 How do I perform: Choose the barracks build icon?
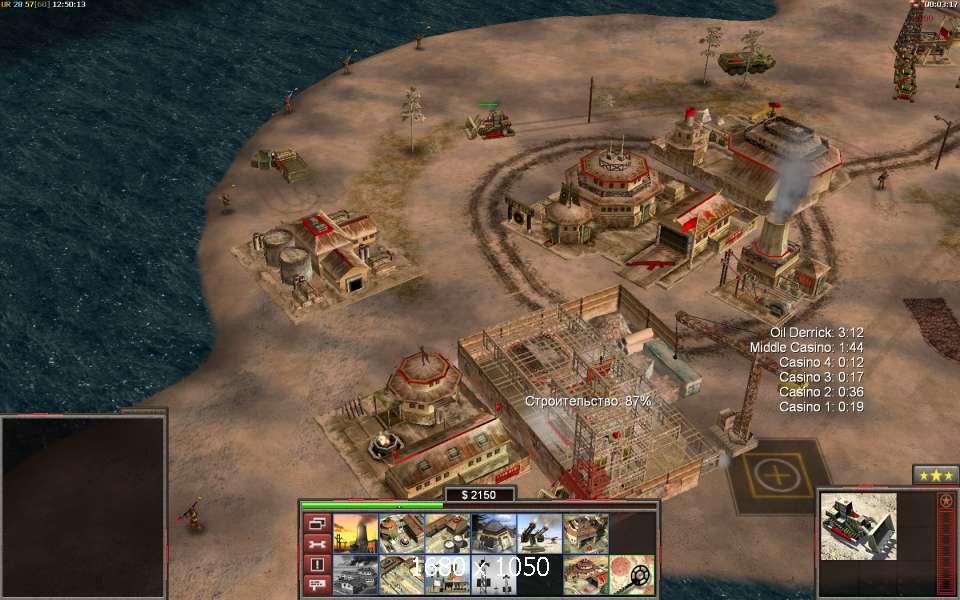click(x=399, y=533)
